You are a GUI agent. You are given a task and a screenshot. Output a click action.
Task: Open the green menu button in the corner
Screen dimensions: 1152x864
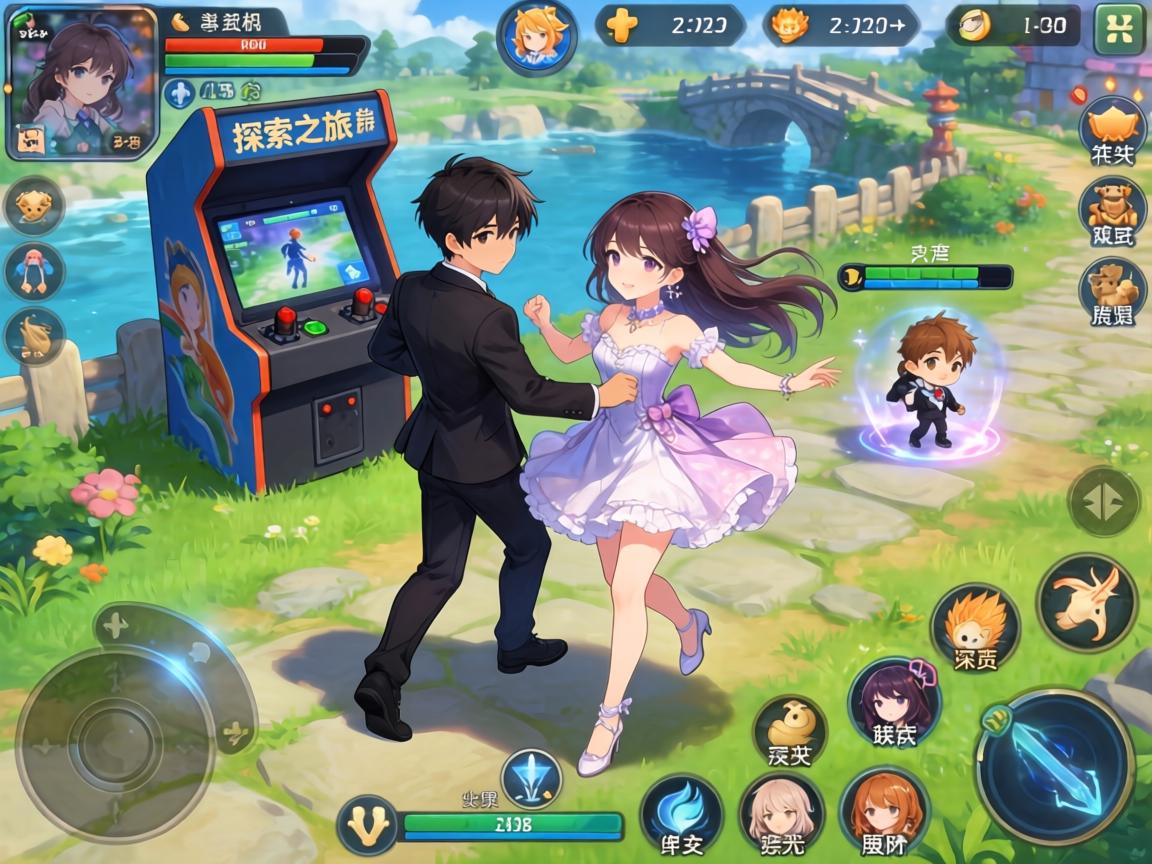point(1119,29)
